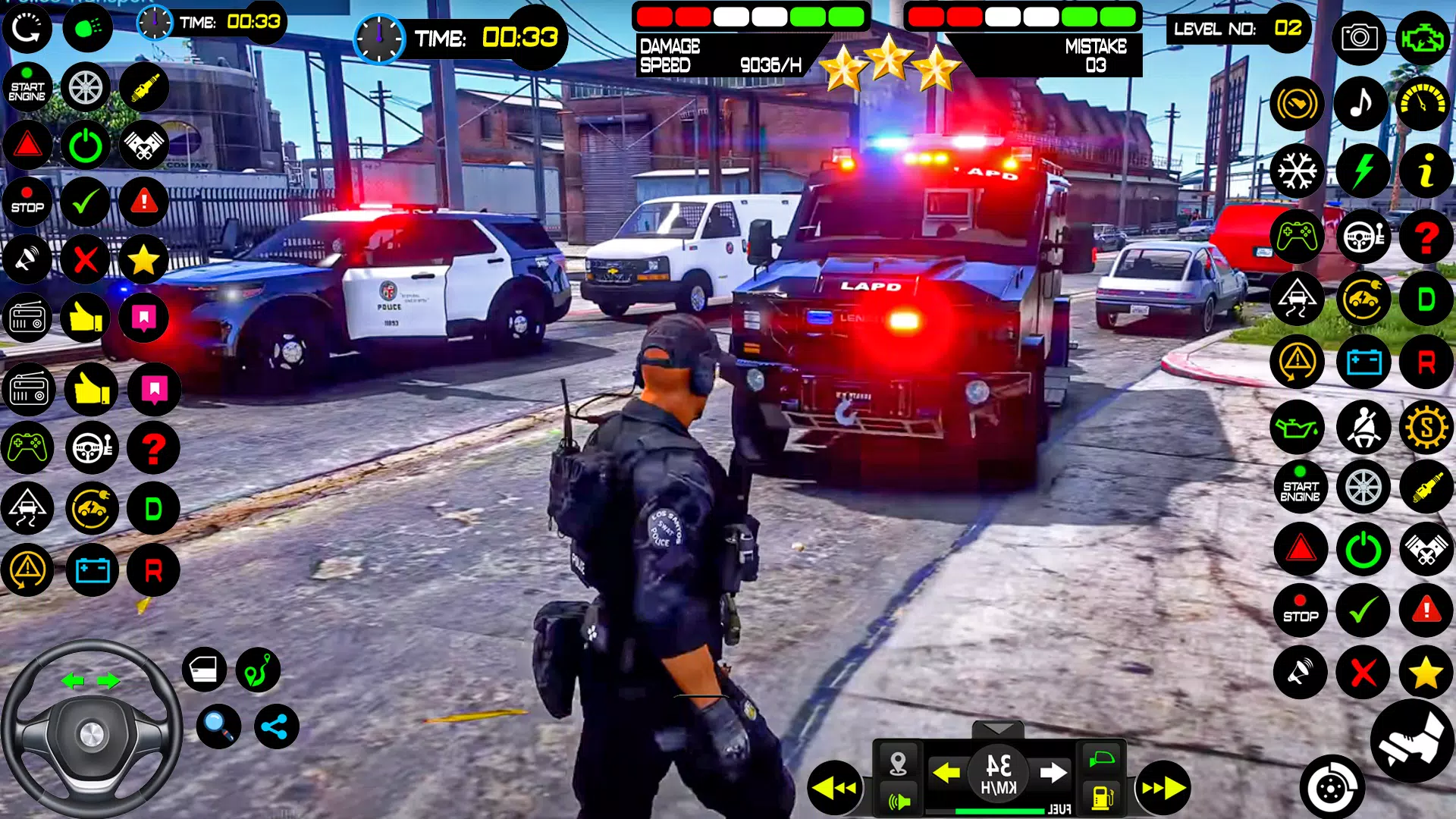Open the map route navigation icon
Image resolution: width=1456 pixels, height=819 pixels.
click(x=258, y=670)
